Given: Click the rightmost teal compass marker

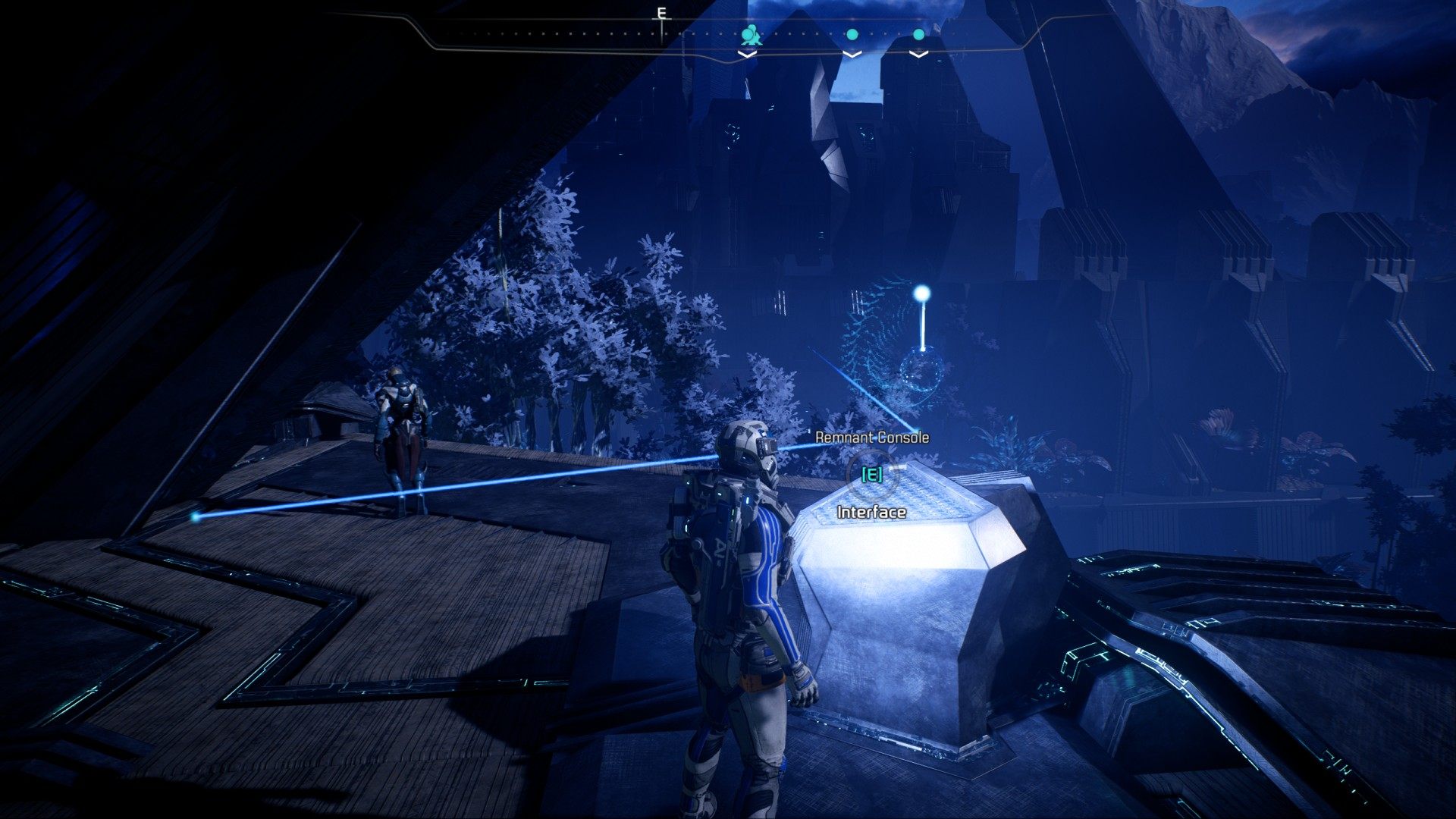Looking at the screenshot, I should (918, 34).
